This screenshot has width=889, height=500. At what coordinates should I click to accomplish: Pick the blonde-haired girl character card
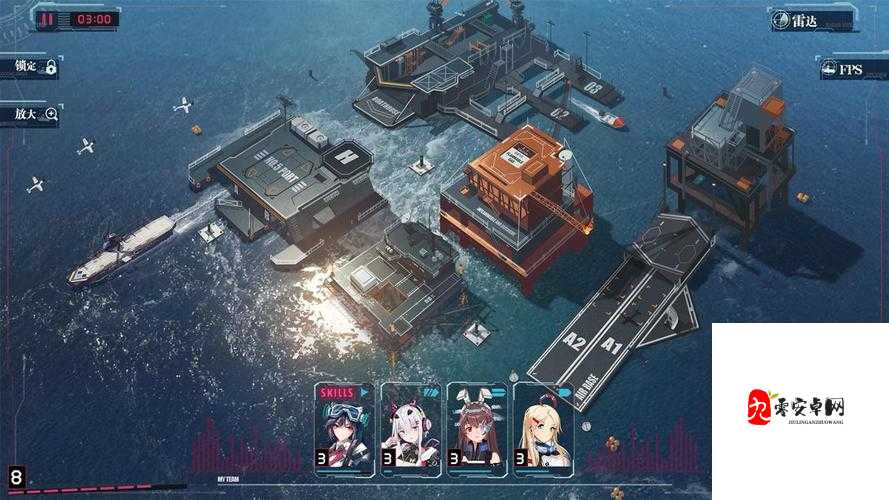click(543, 427)
